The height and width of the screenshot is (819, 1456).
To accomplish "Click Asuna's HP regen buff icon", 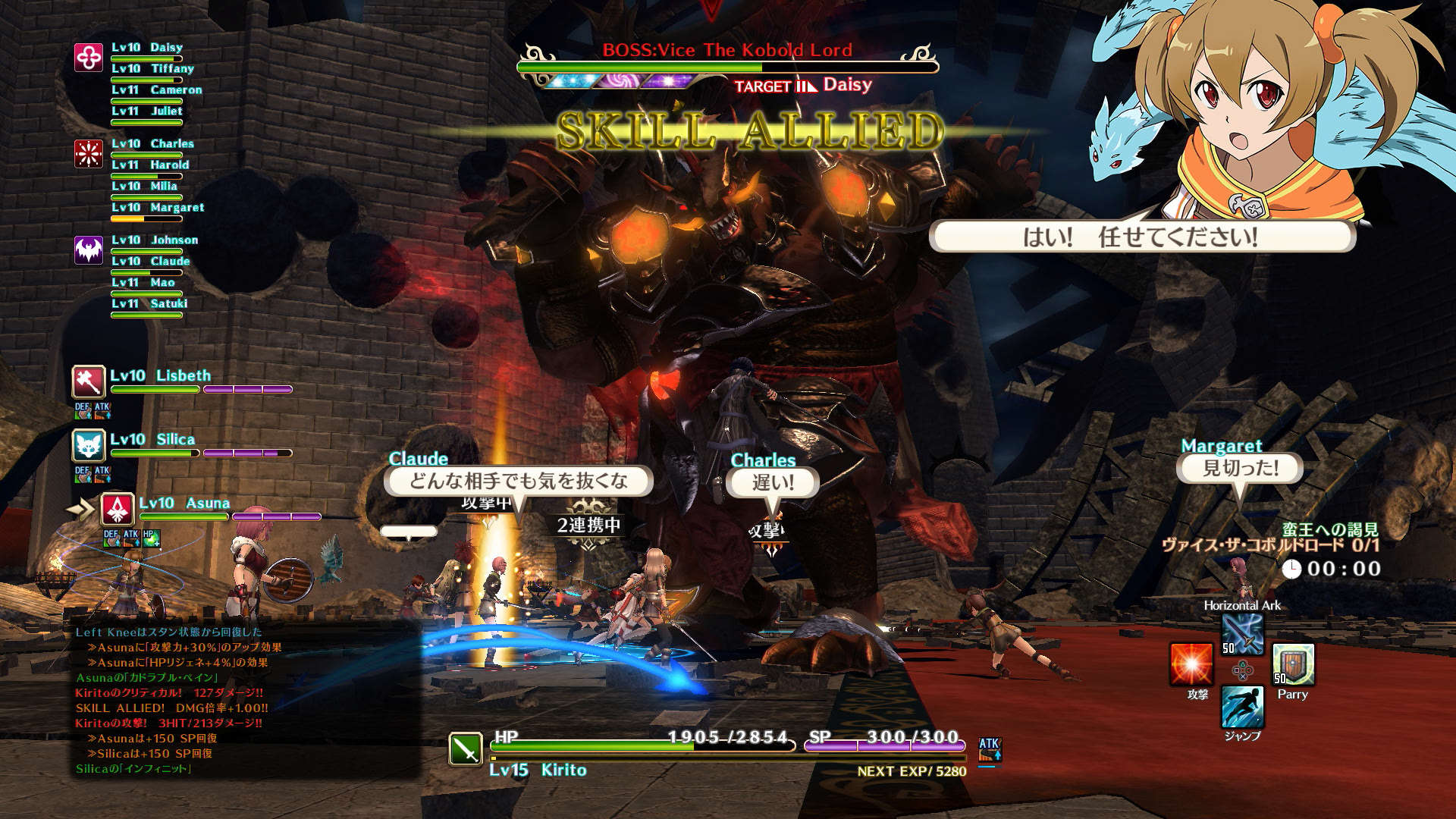I will tap(150, 538).
